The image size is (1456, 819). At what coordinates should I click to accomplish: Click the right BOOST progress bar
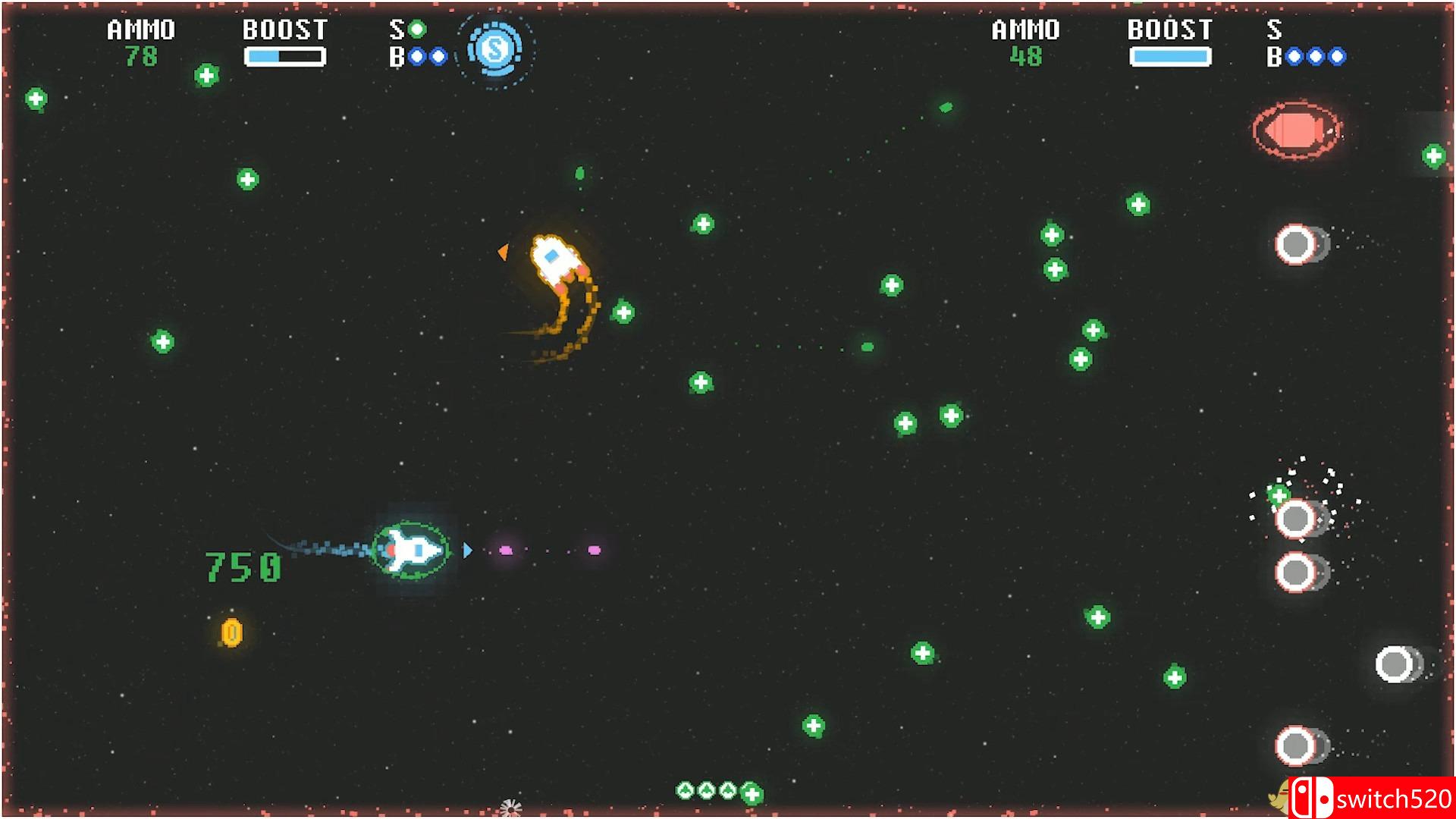[1171, 54]
